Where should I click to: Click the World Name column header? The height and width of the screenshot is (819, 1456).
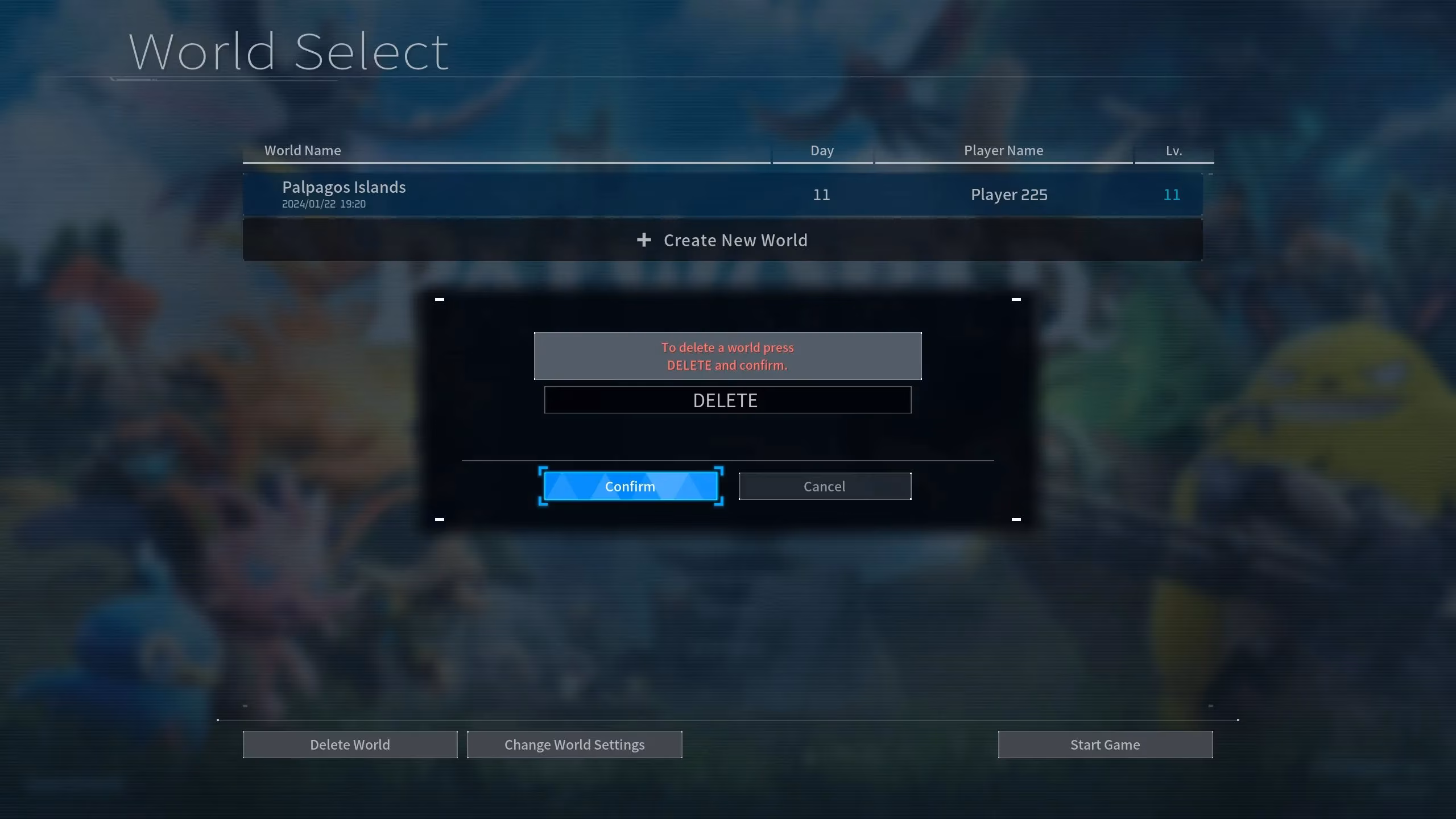coord(303,150)
